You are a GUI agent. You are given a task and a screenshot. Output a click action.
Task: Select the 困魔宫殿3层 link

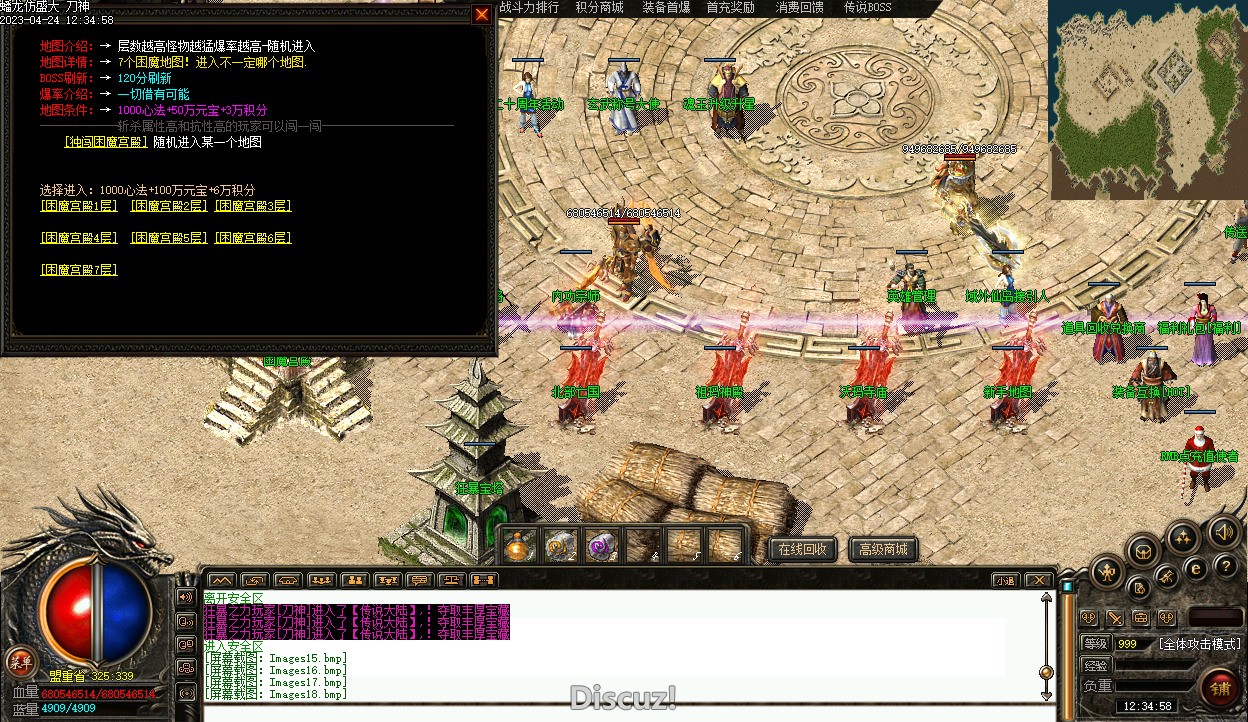[253, 206]
